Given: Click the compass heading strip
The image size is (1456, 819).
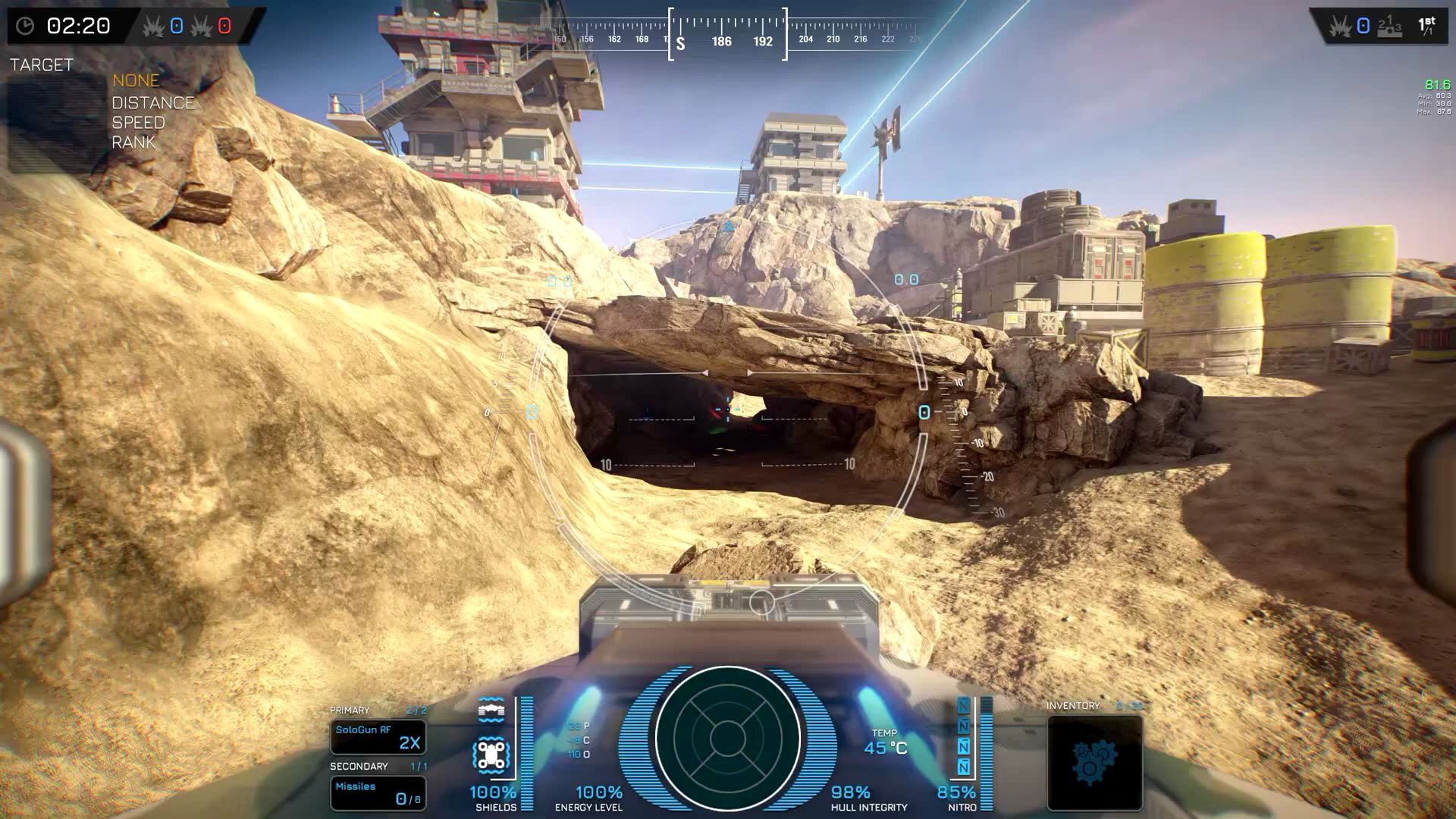Looking at the screenshot, I should [727, 36].
